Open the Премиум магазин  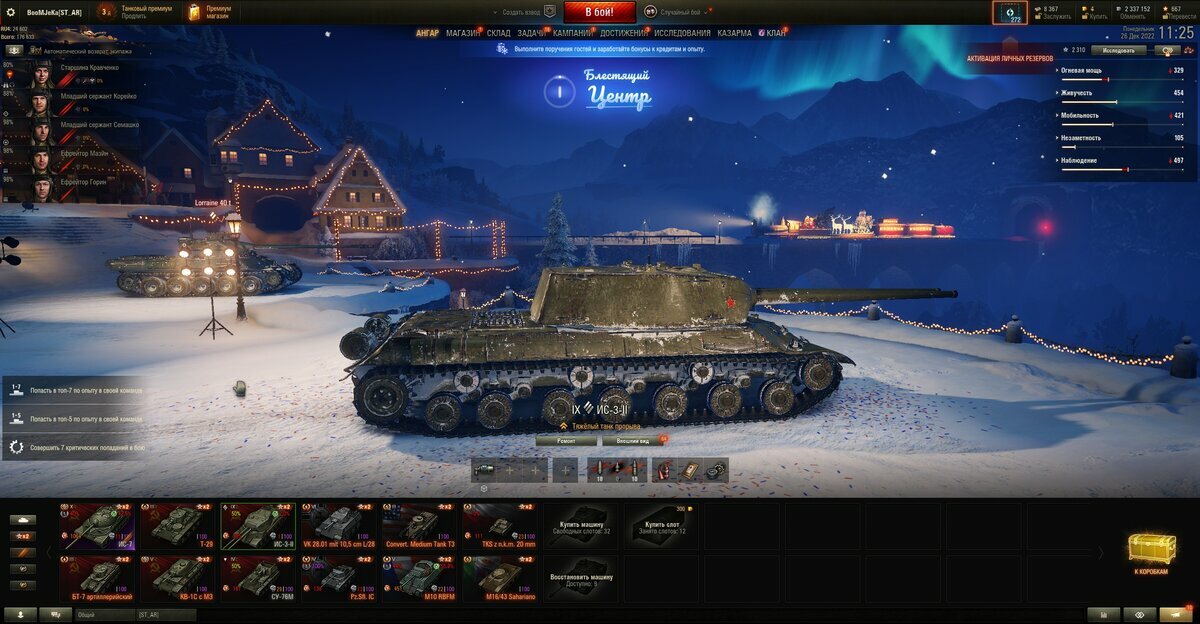(x=210, y=12)
